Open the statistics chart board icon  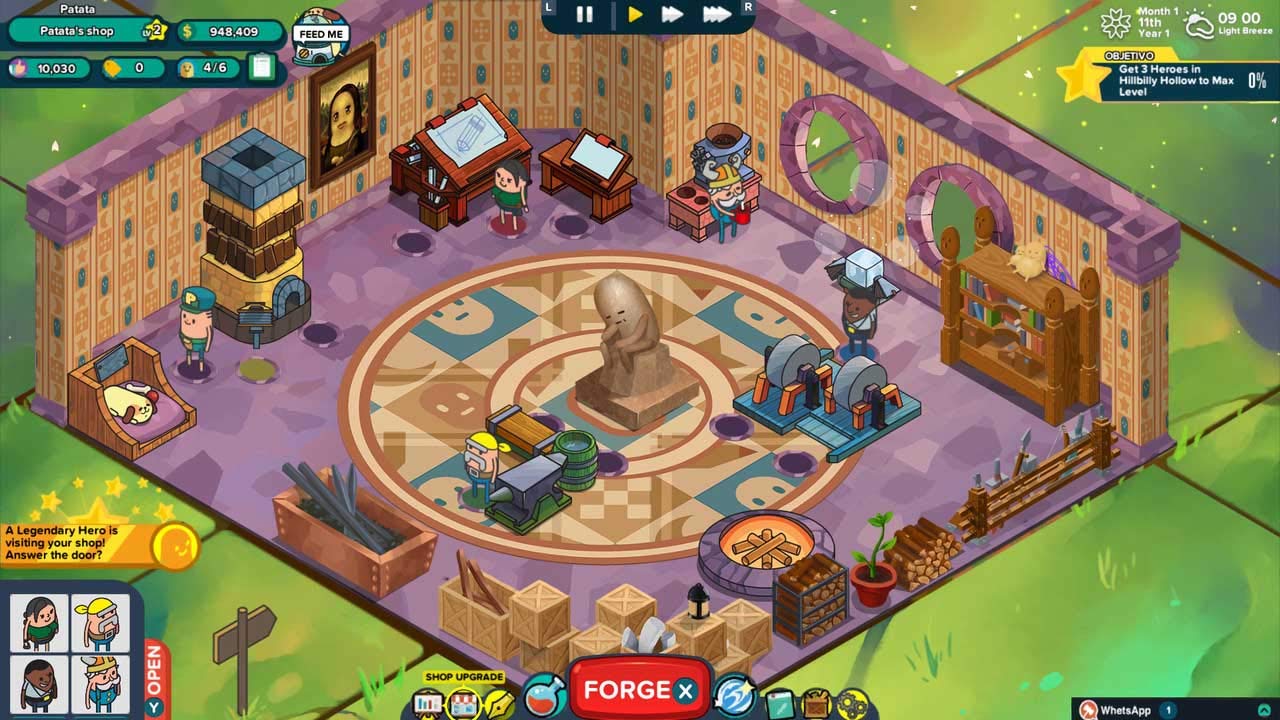(428, 703)
